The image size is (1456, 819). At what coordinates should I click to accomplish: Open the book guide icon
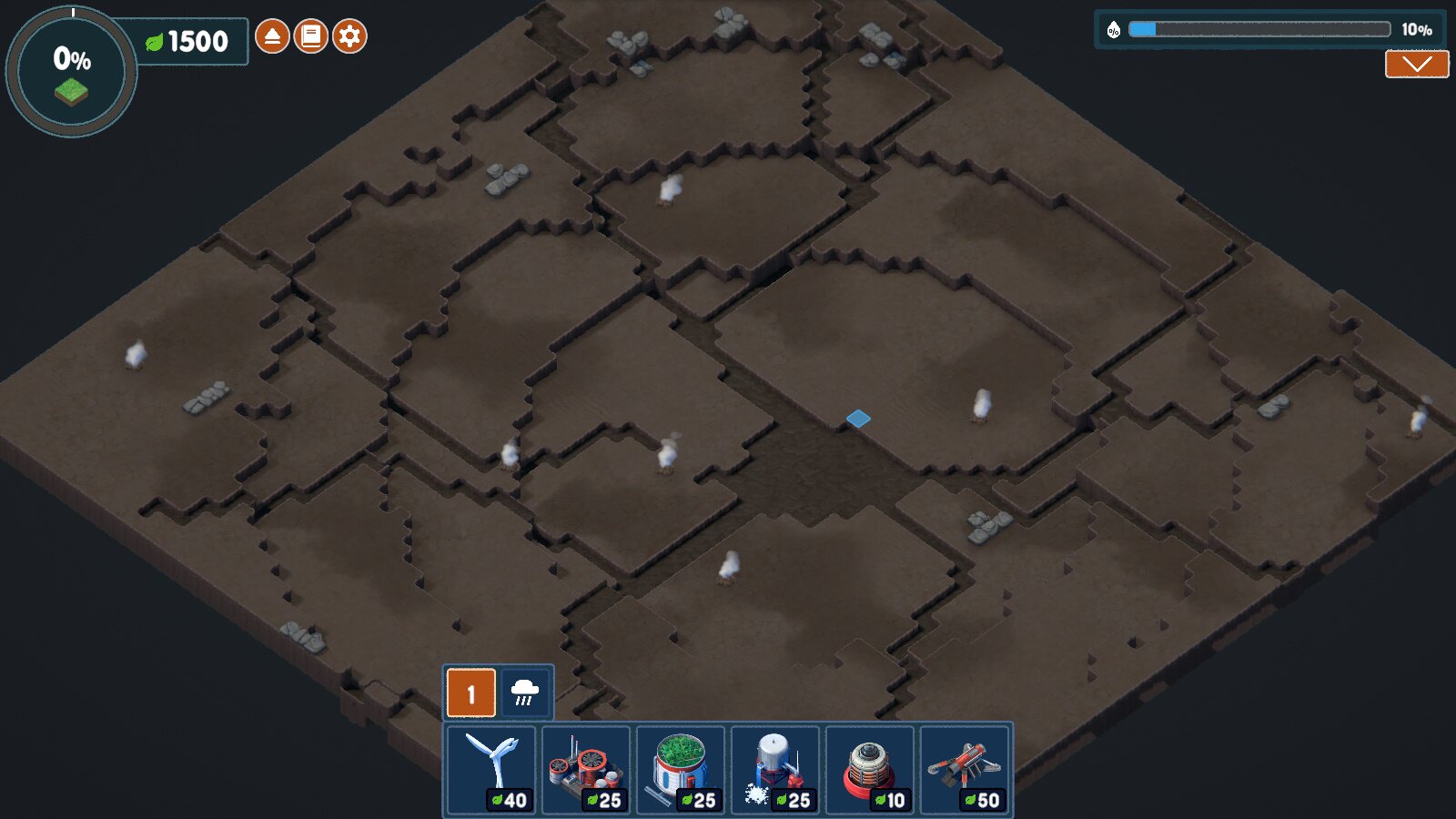click(310, 36)
